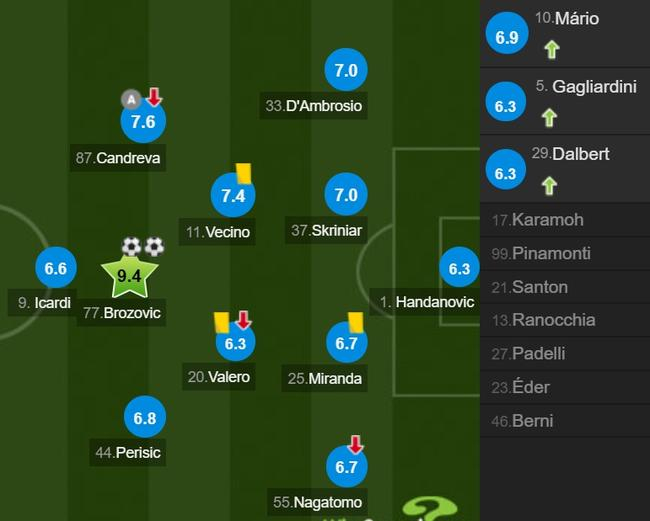Select substitute Mário in bench list
Image resolution: width=650 pixels, height=521 pixels.
(x=565, y=35)
